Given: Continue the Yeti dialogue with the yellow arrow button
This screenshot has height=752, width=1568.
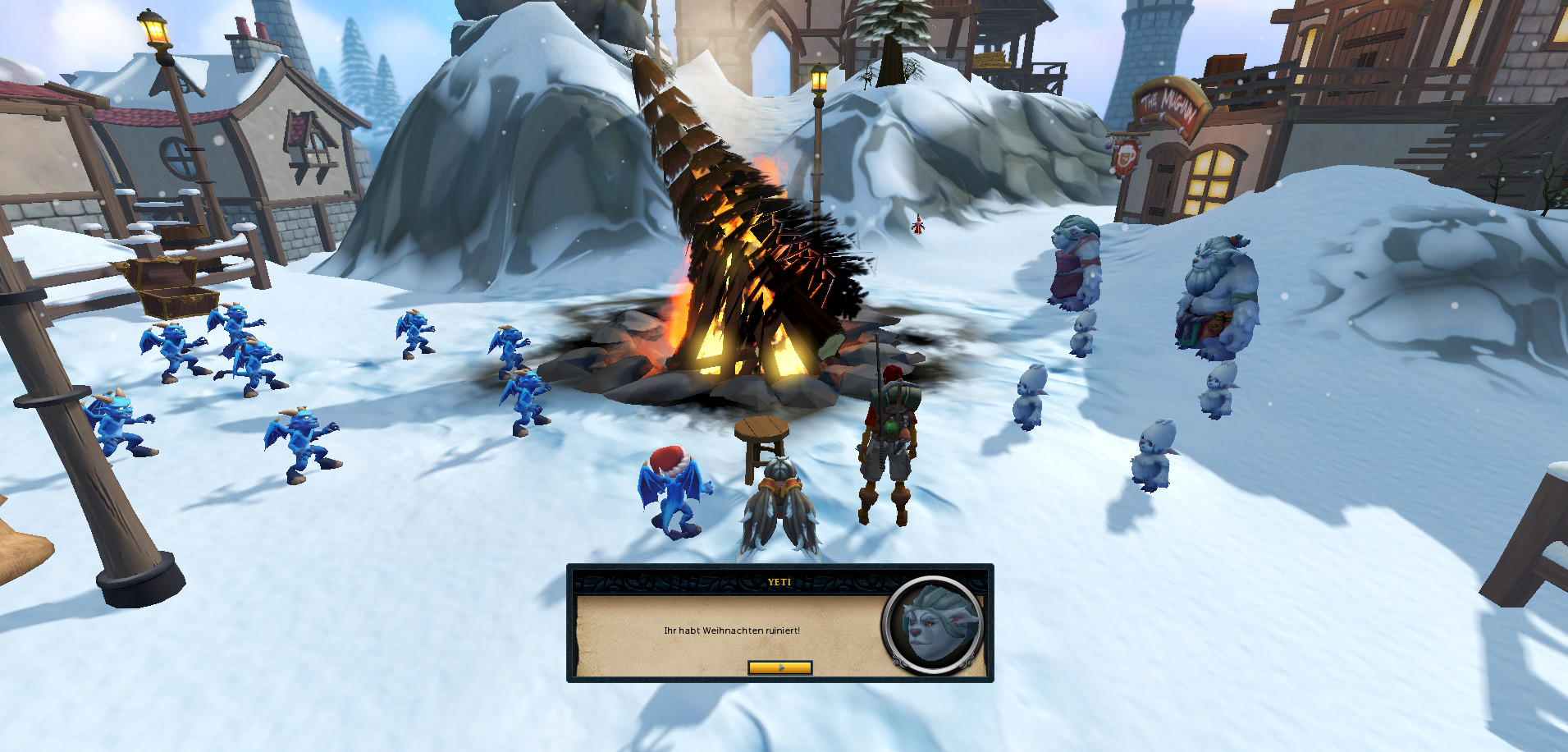Looking at the screenshot, I should click(779, 667).
